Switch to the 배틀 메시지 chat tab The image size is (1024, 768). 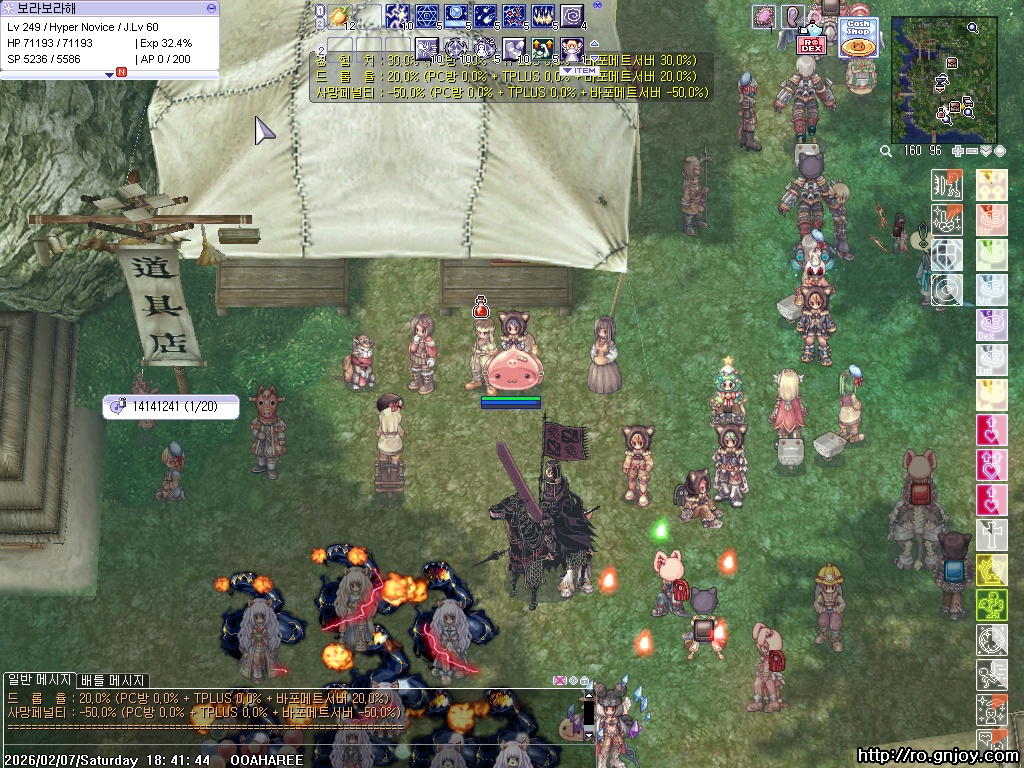pos(112,681)
